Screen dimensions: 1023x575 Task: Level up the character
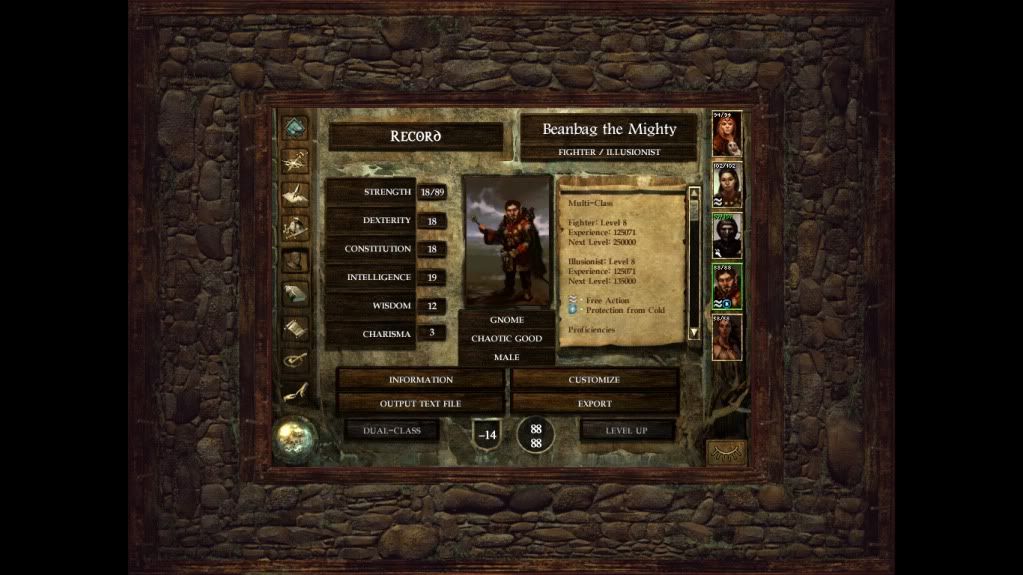[627, 430]
